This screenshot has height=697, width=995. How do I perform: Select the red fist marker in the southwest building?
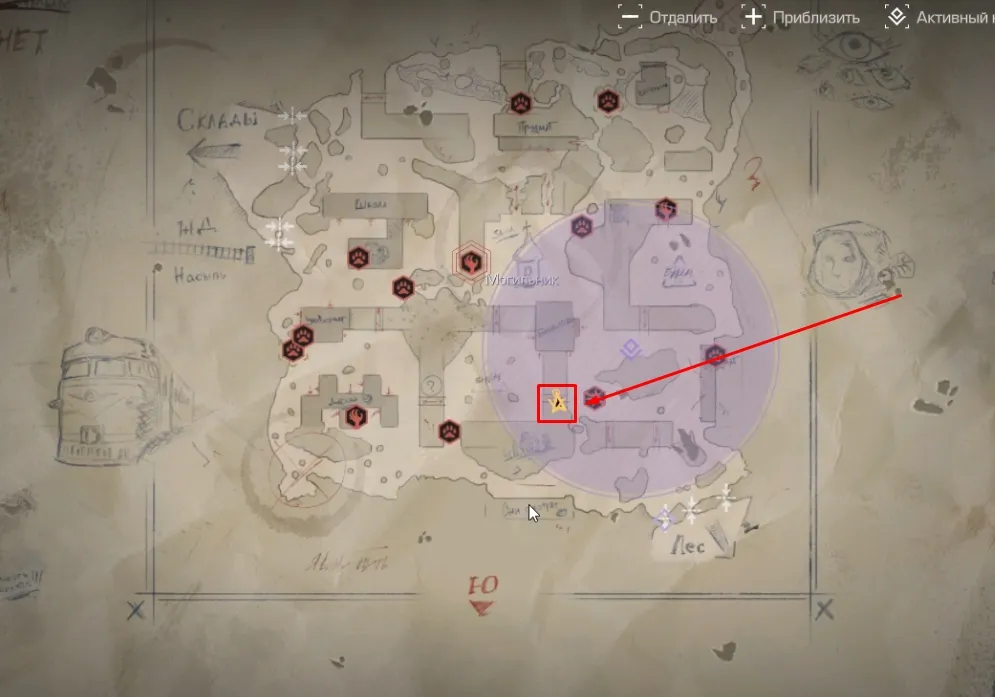355,415
